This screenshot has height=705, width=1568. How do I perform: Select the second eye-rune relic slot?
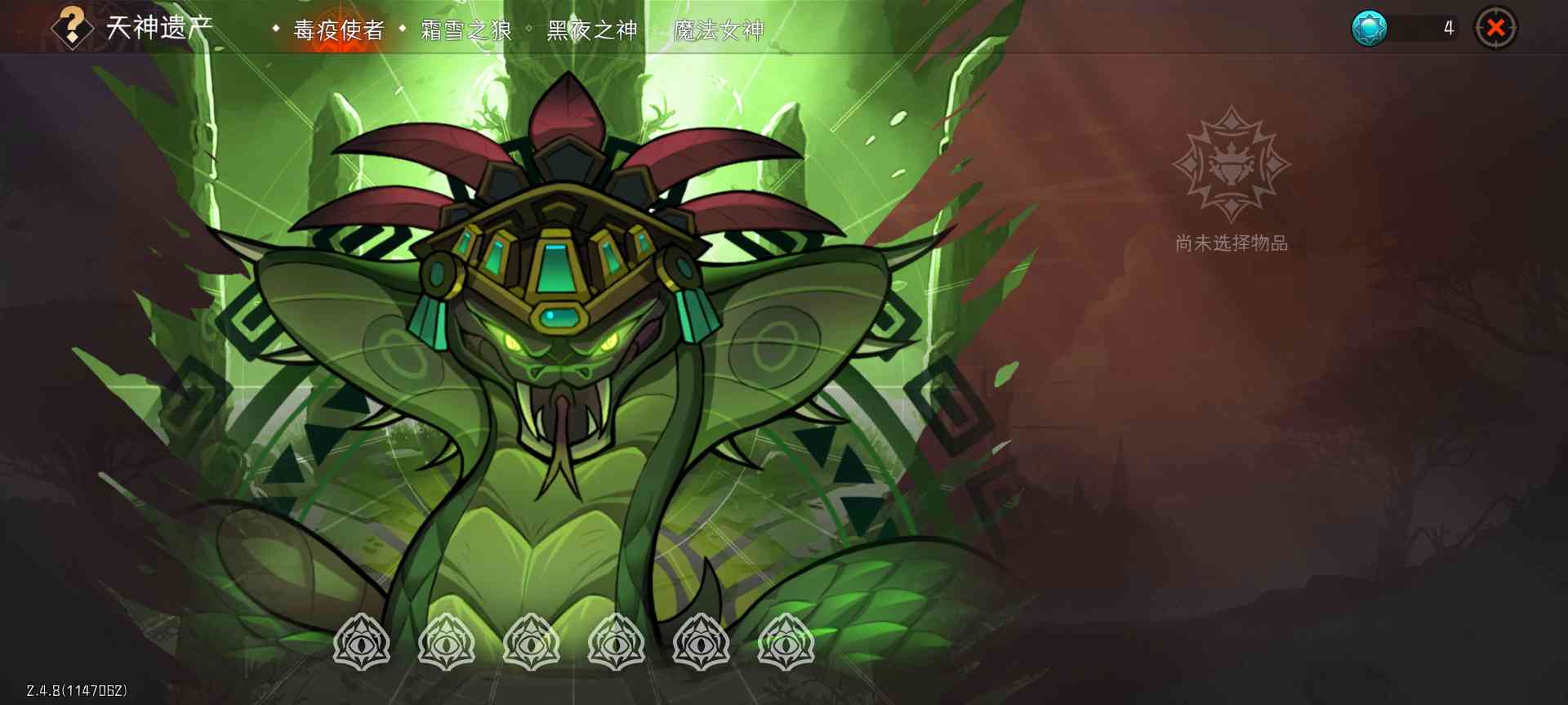(448, 643)
